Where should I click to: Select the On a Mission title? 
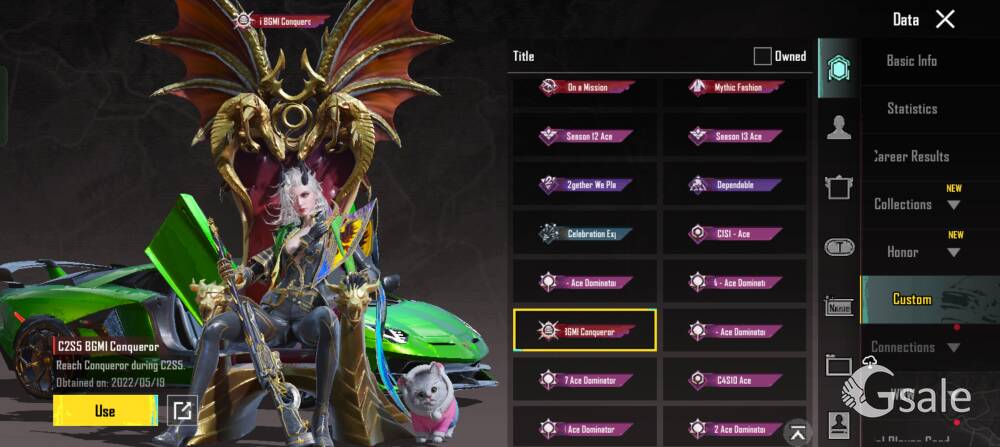[586, 88]
